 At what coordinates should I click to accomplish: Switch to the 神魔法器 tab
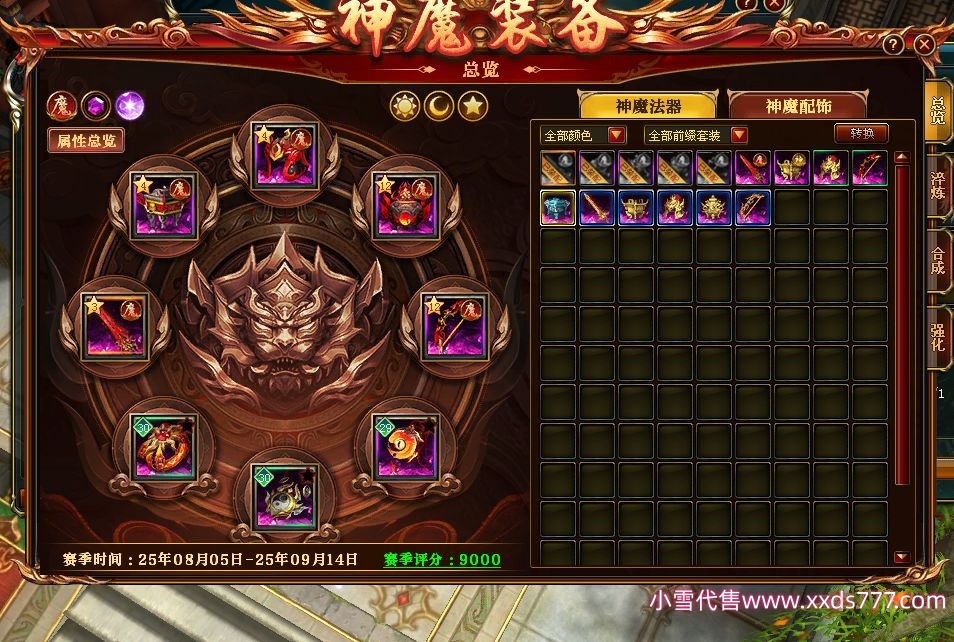649,106
